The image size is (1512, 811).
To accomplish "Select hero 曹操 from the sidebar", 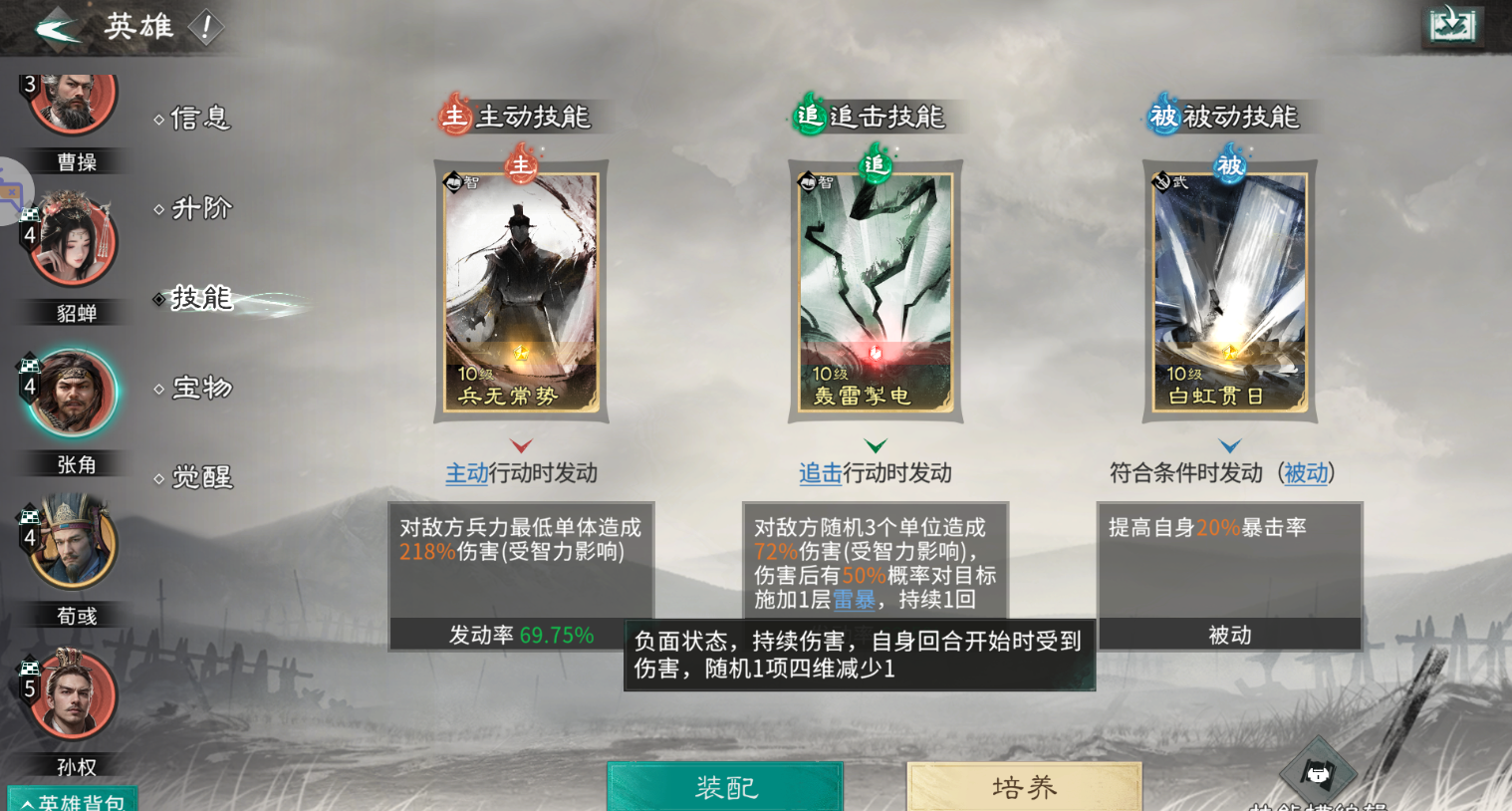I will click(x=70, y=100).
